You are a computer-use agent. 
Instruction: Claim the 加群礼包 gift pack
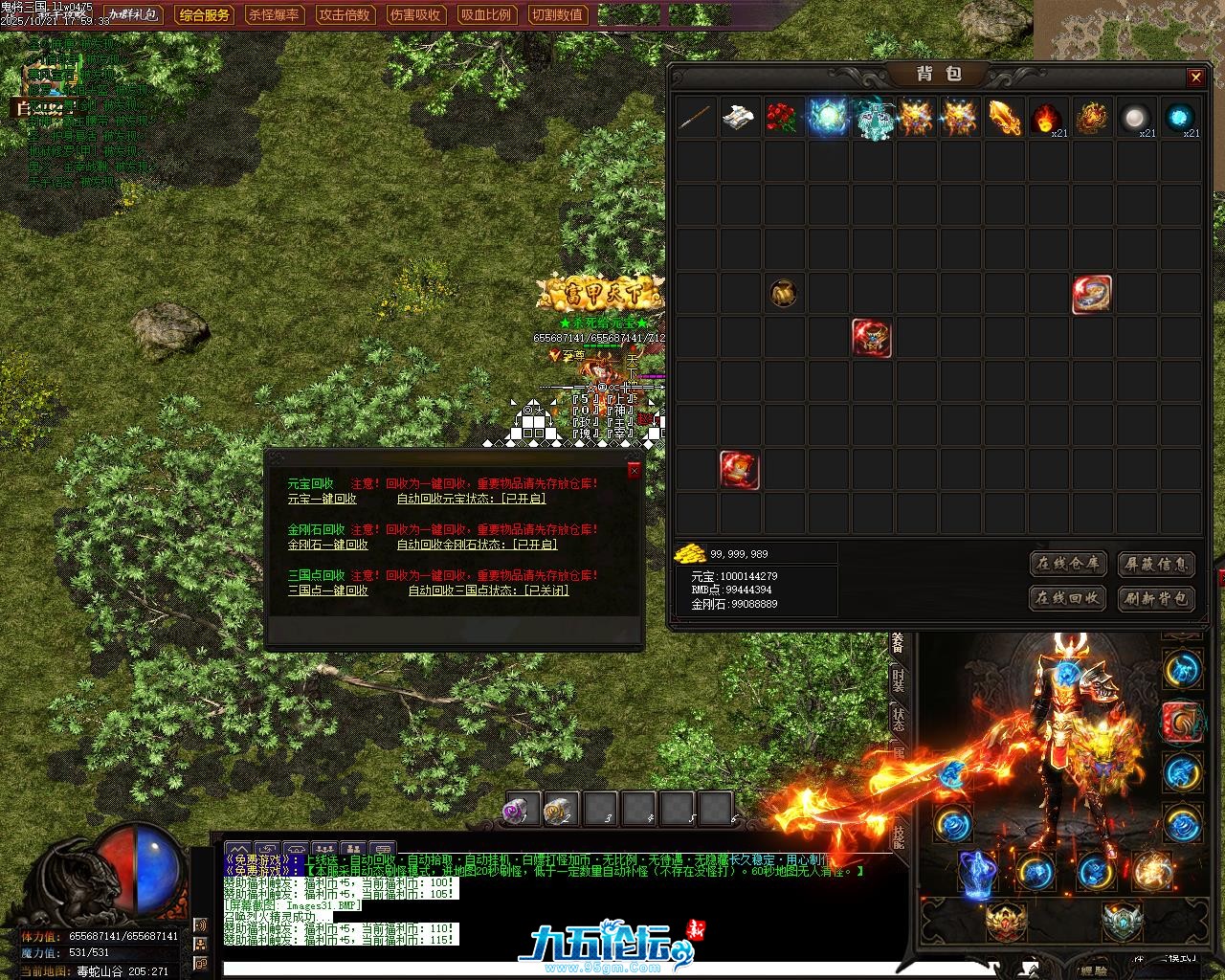tap(133, 15)
